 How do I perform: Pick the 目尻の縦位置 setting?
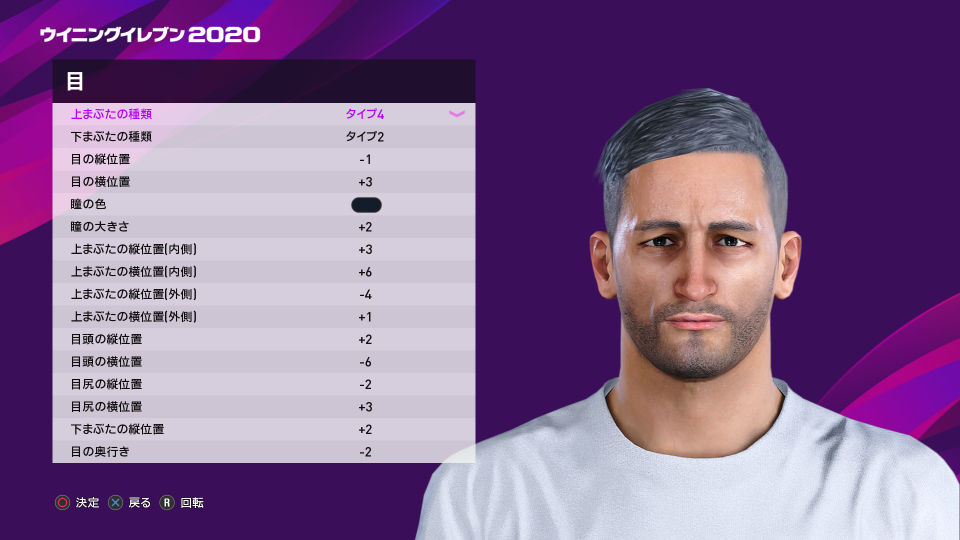pyautogui.click(x=263, y=384)
